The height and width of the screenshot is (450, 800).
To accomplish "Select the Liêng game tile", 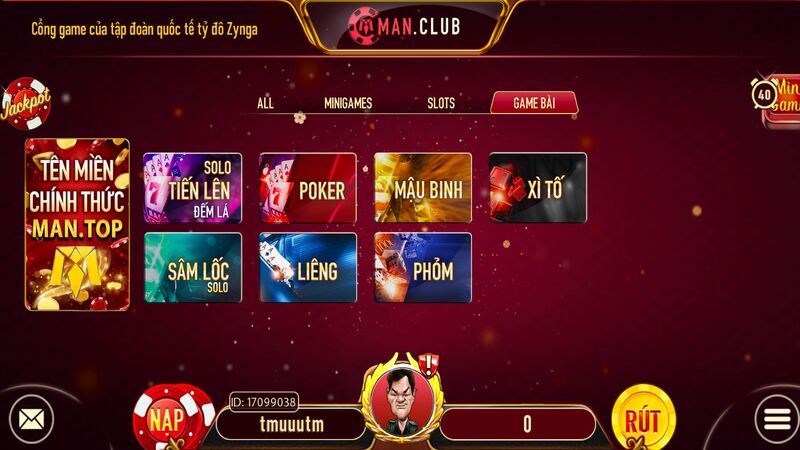I will tap(308, 267).
